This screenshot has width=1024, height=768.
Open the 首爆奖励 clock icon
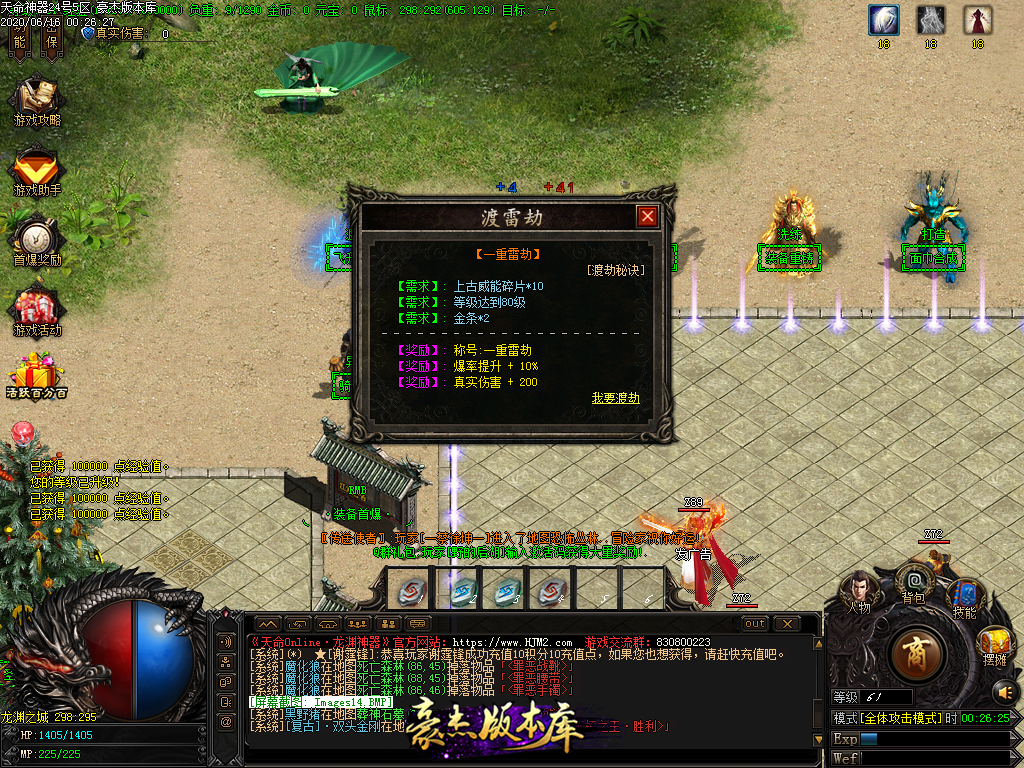point(36,241)
